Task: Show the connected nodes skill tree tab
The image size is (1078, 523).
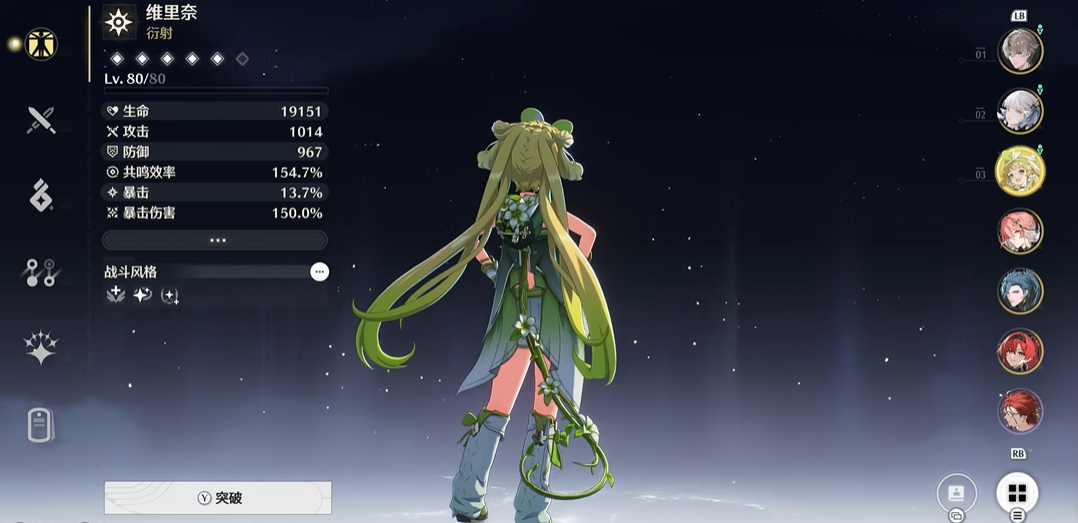Action: click(x=41, y=272)
